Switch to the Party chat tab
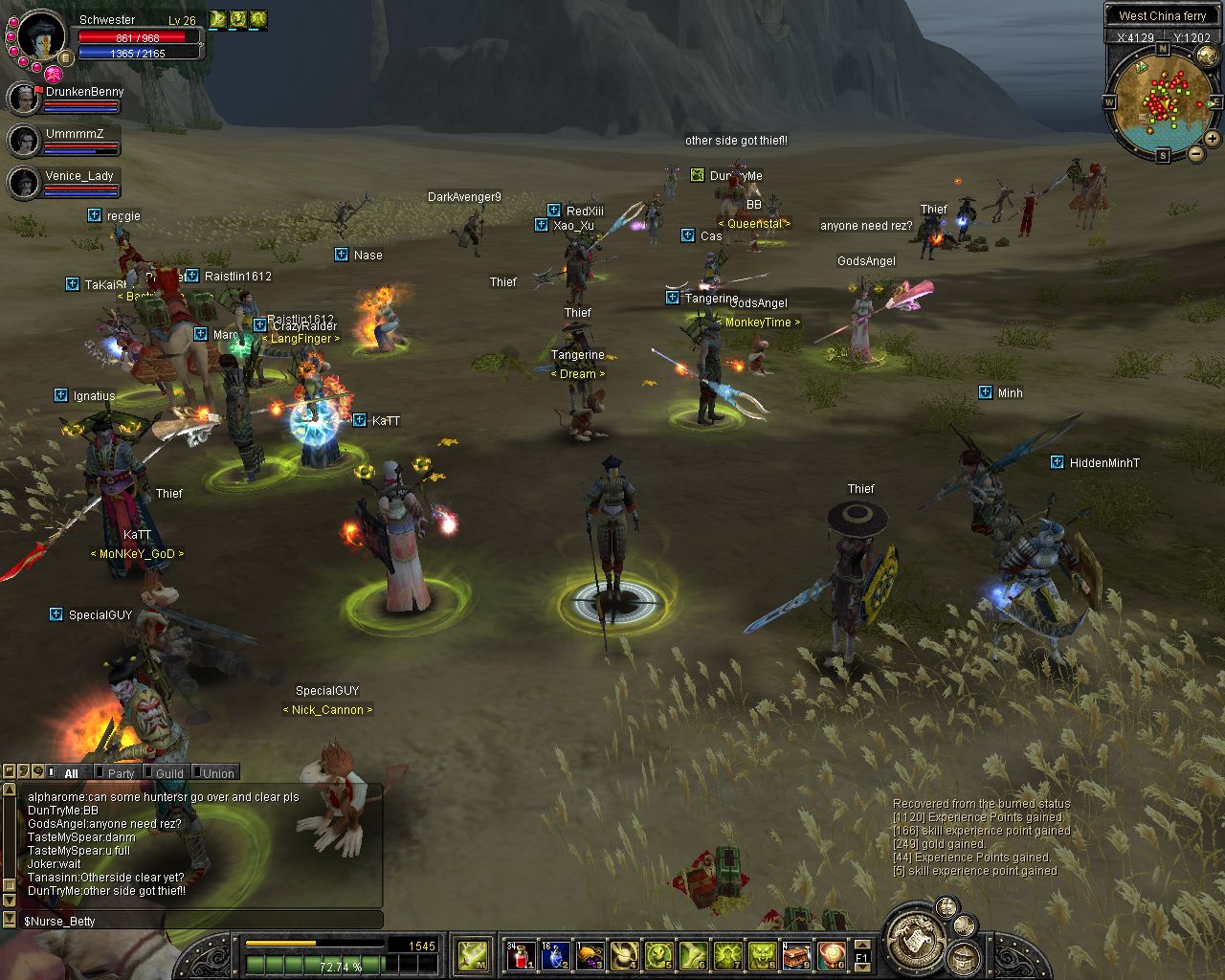The image size is (1225, 980). pos(121,773)
